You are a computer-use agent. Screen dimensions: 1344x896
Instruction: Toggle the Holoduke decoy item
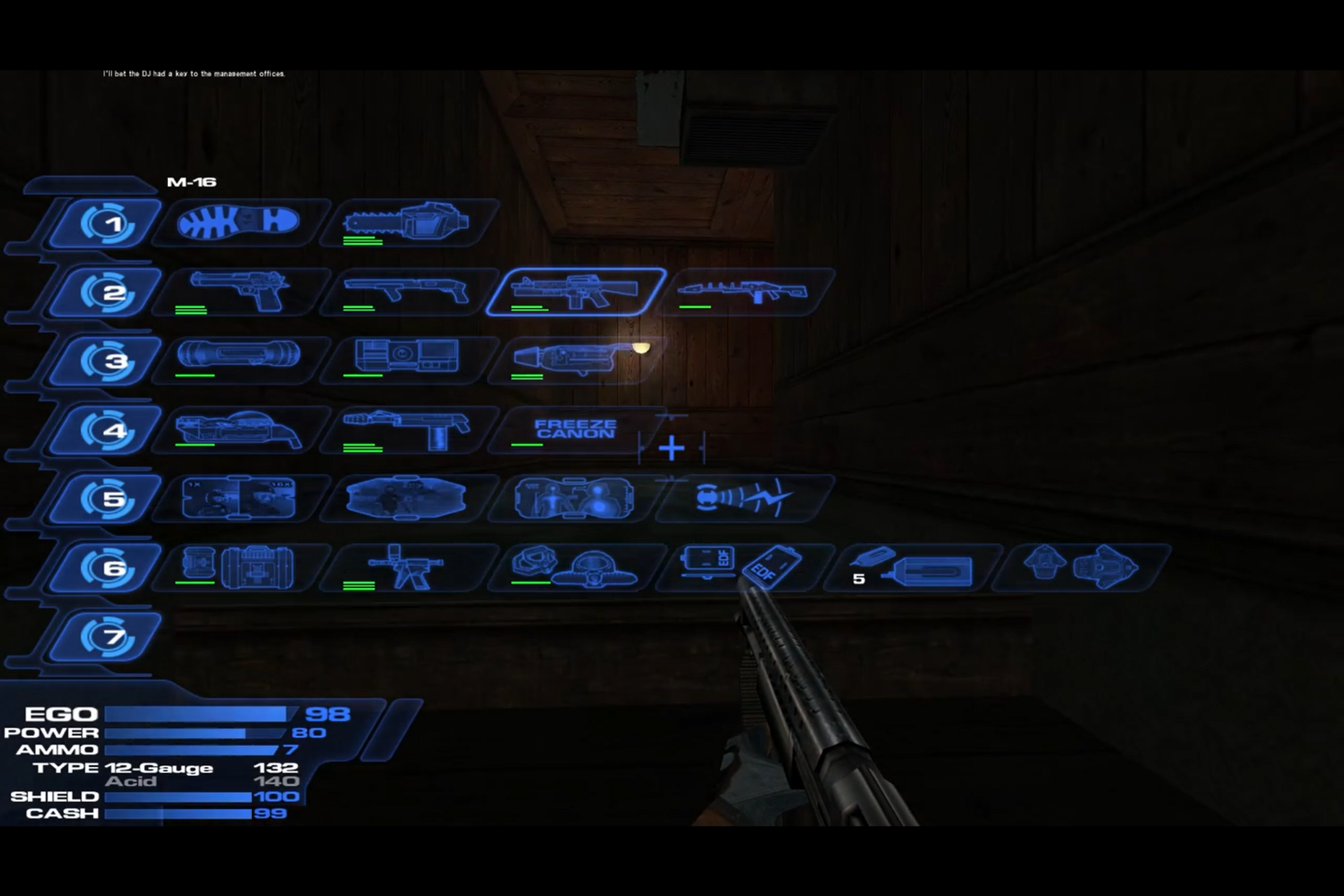411,497
